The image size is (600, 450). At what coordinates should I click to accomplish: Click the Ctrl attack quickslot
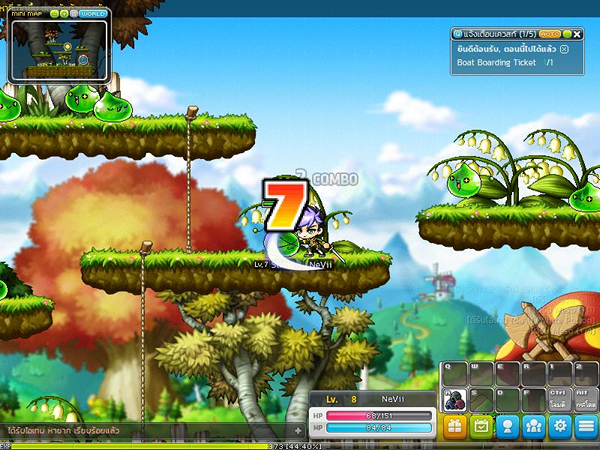click(560, 399)
